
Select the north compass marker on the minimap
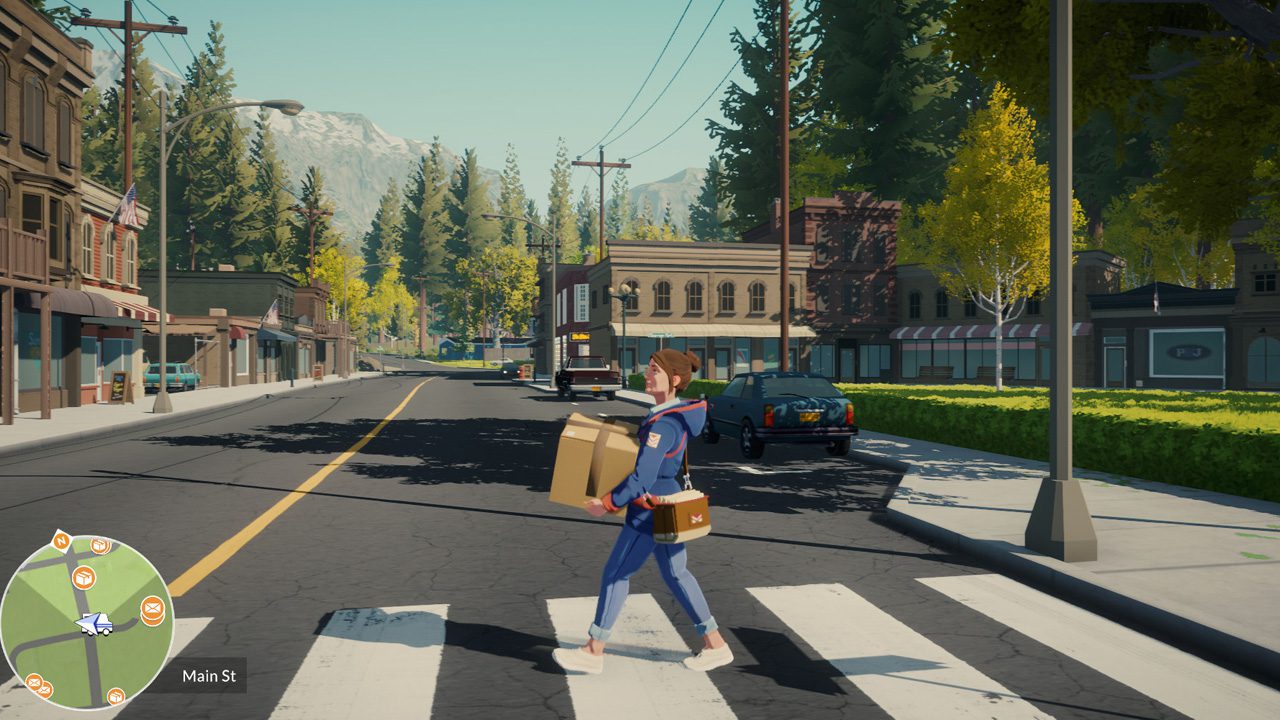click(x=60, y=542)
